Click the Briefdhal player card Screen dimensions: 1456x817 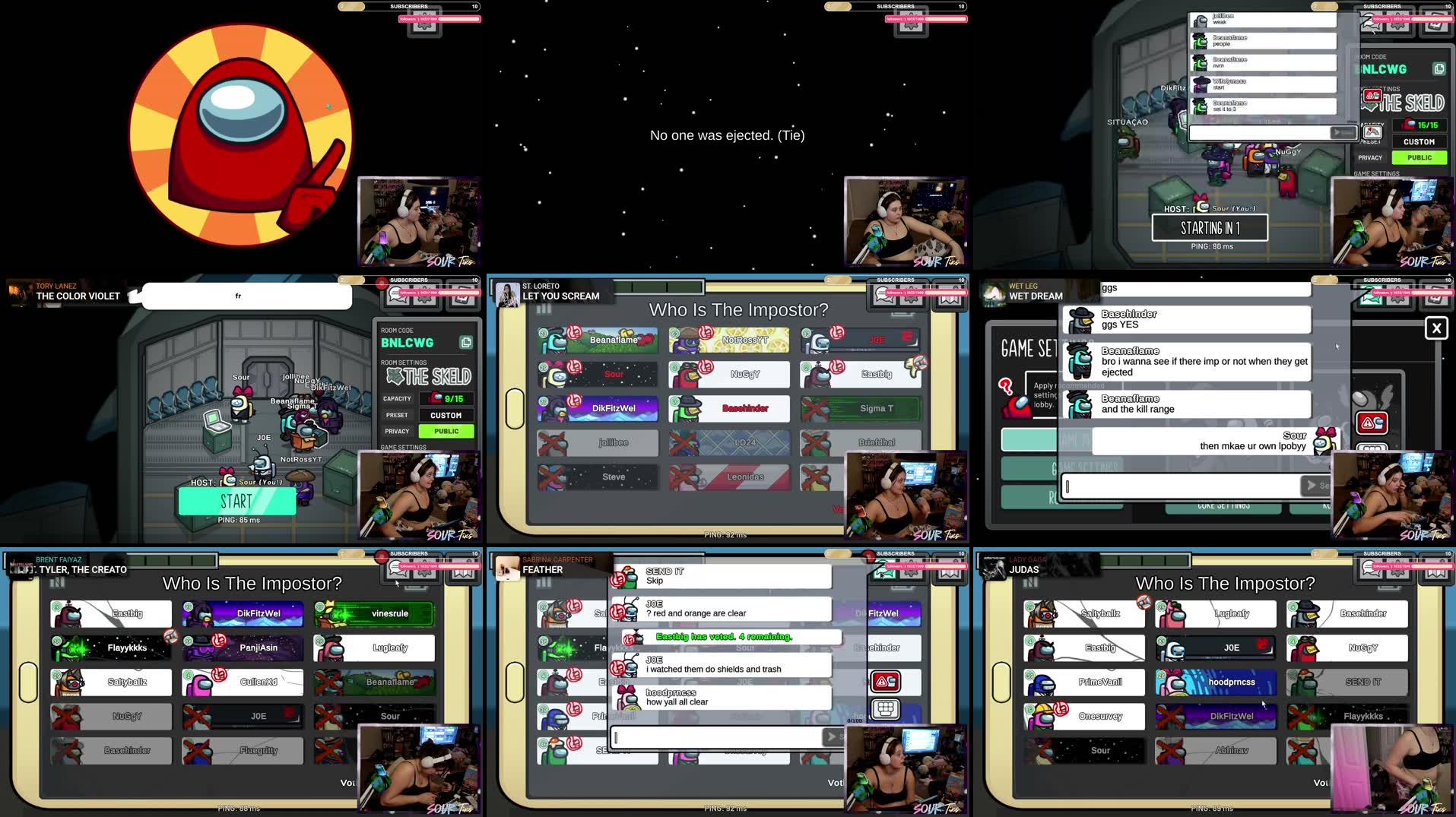tap(861, 442)
